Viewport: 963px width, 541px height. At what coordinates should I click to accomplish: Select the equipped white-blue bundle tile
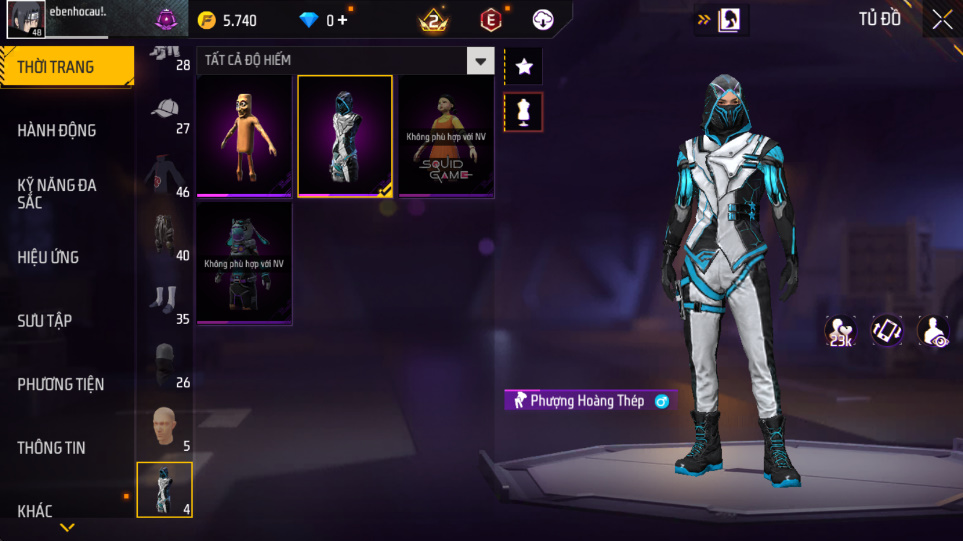[x=345, y=136]
